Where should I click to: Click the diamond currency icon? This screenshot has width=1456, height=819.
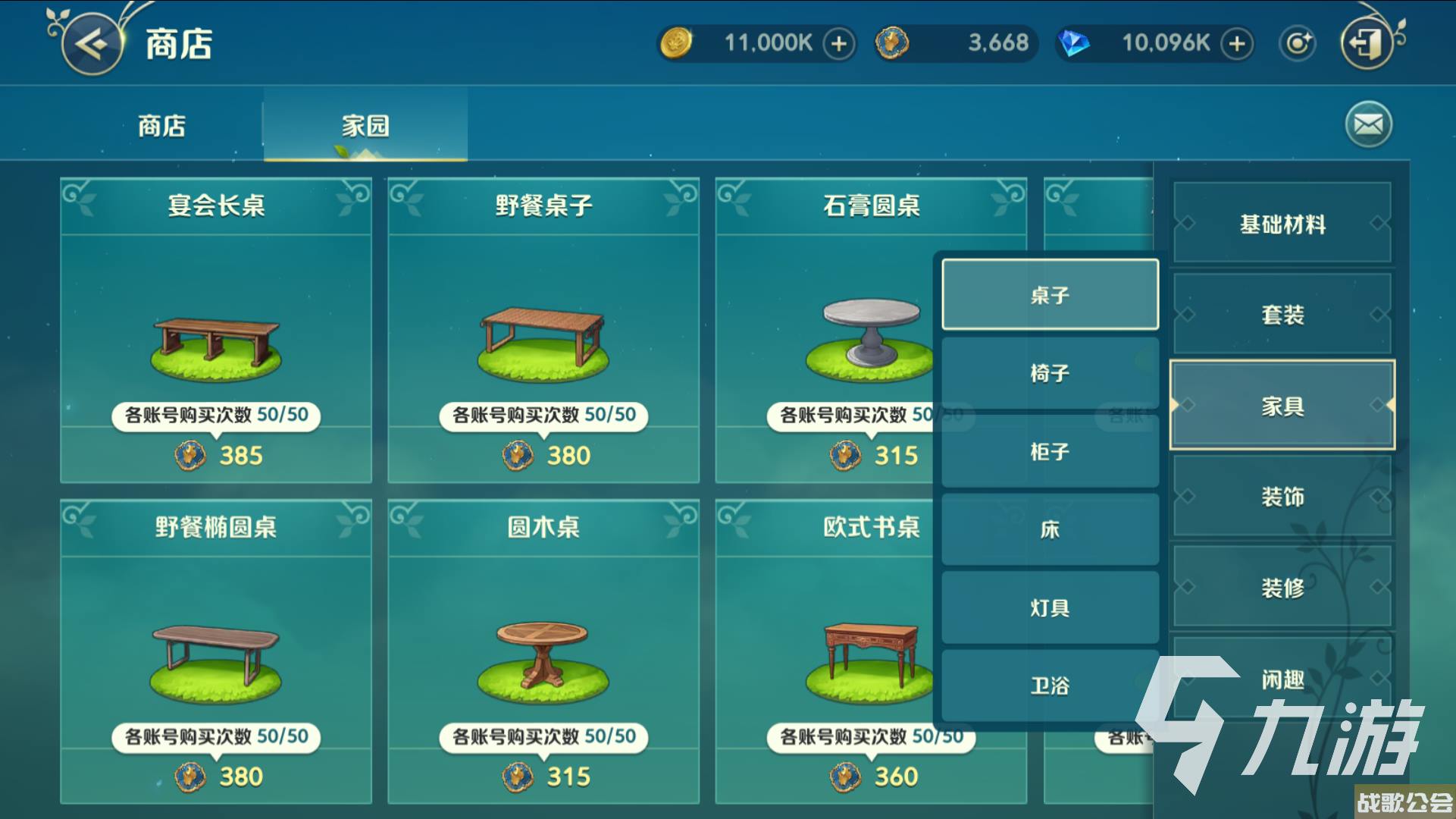point(1073,43)
